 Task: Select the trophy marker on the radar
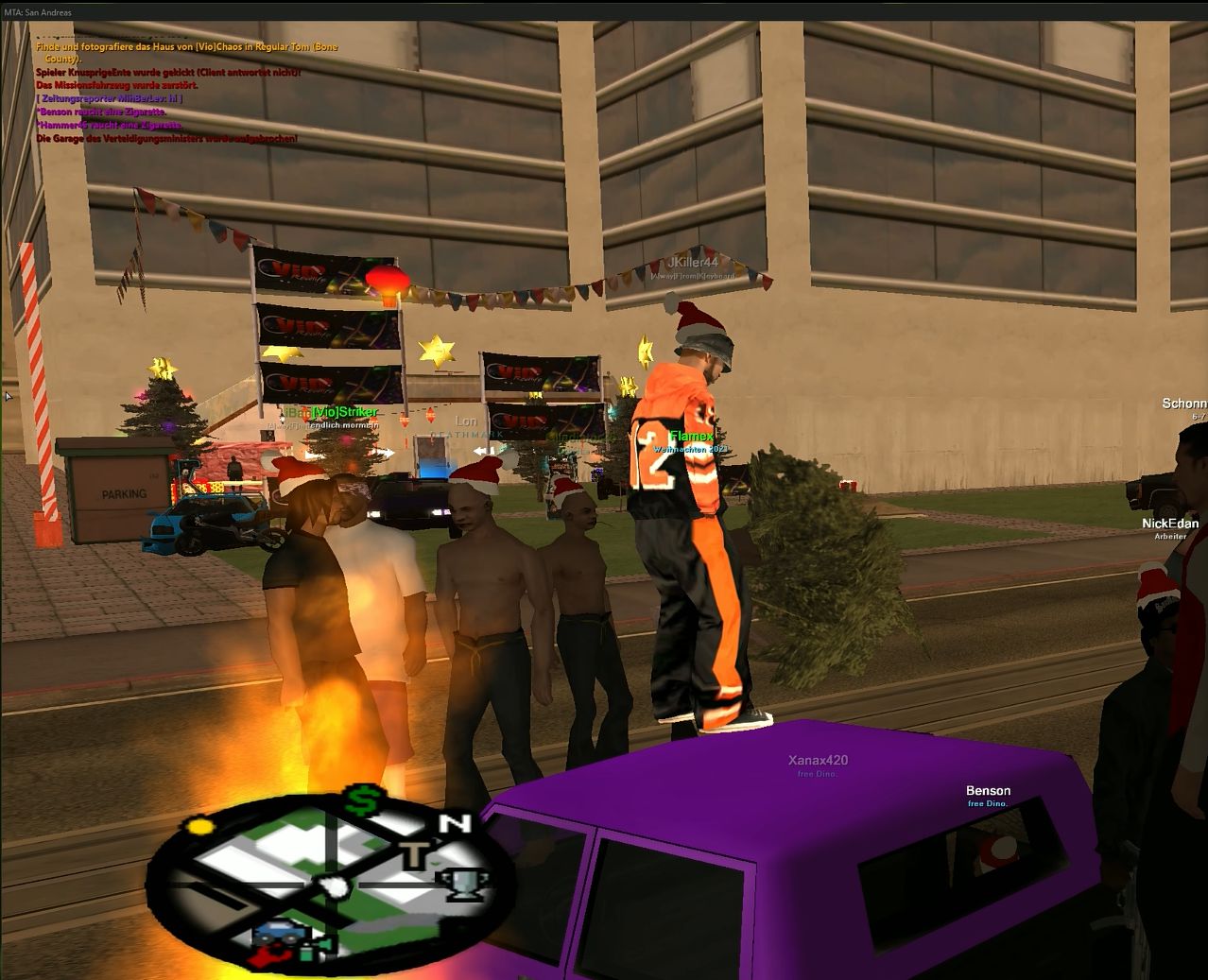(x=462, y=883)
